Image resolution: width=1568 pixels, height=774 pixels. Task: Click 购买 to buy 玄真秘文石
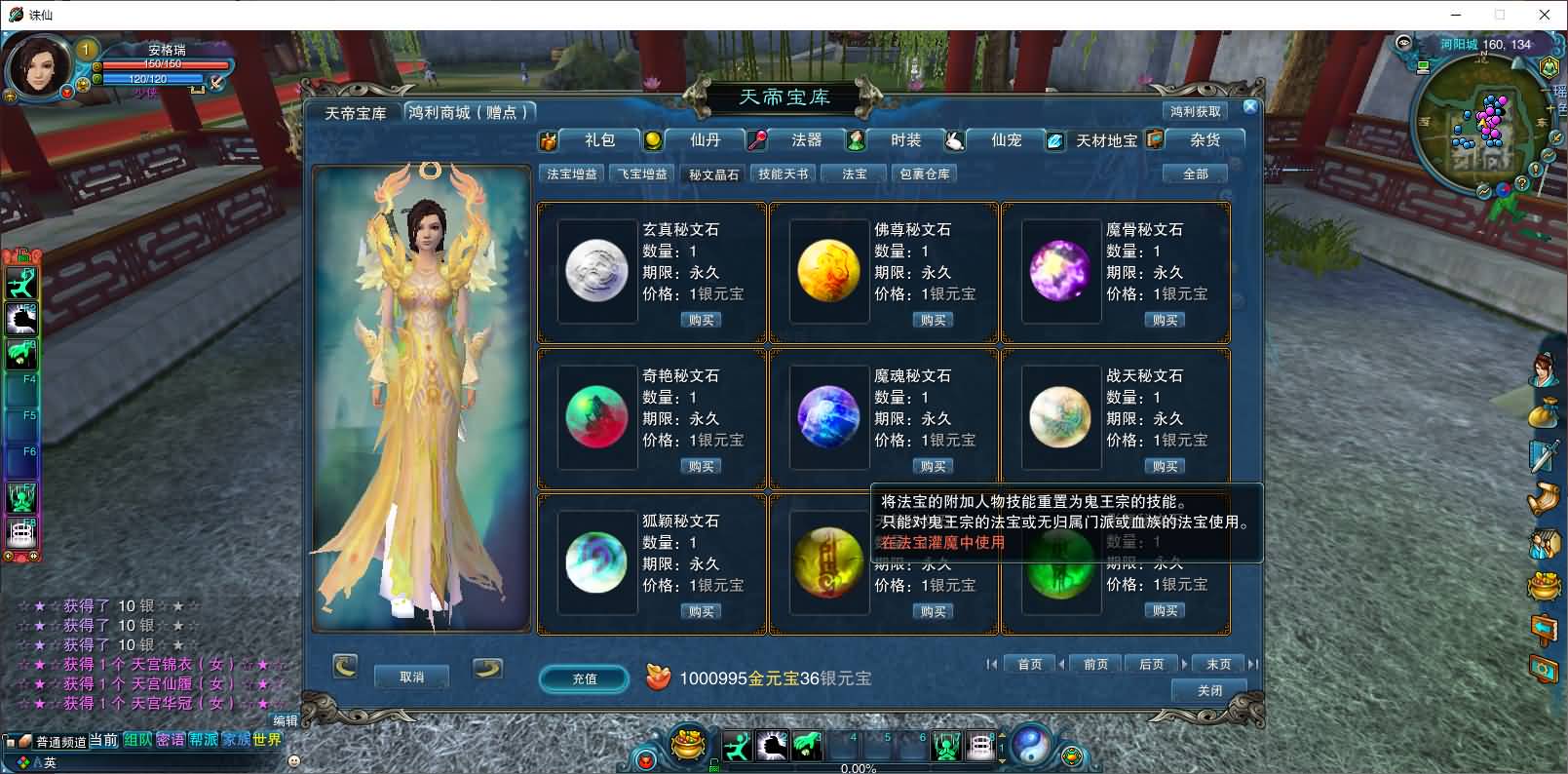point(700,319)
